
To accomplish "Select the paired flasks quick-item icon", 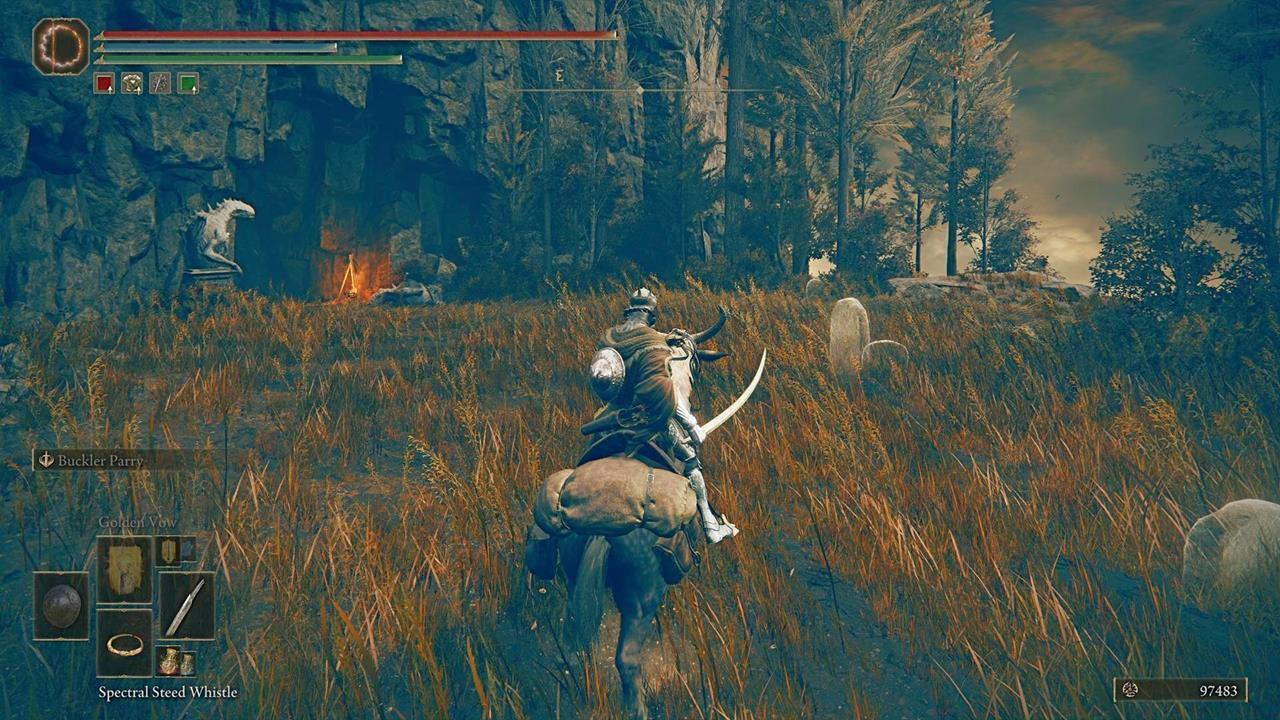I will click(x=176, y=660).
